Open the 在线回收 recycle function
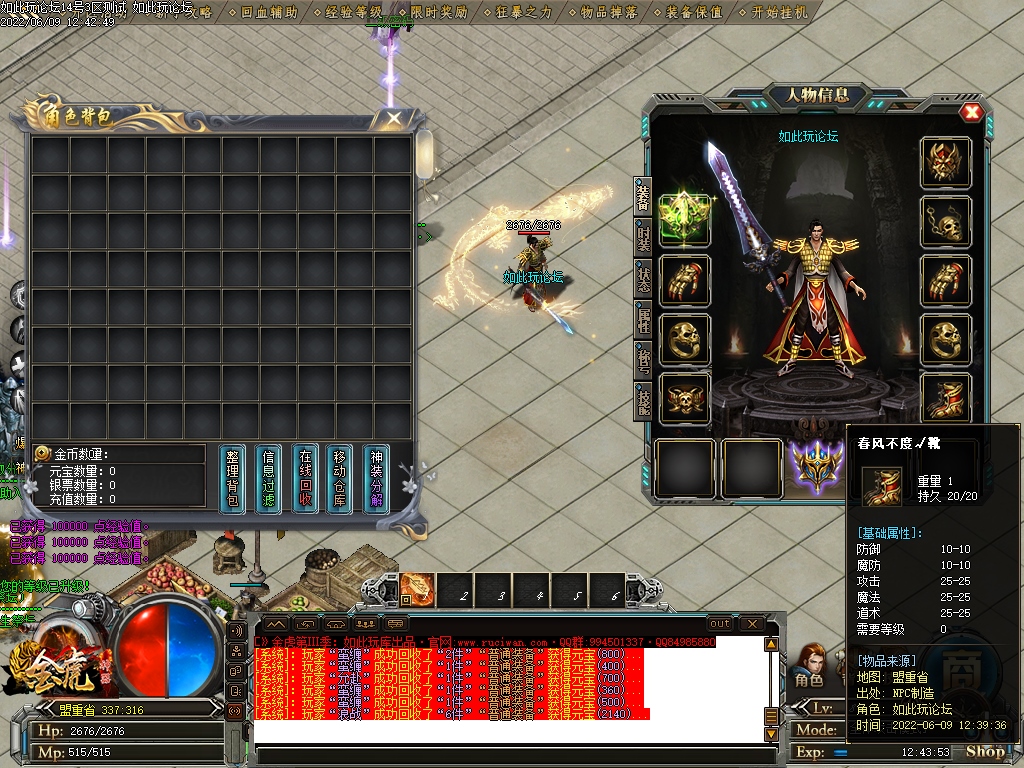Screen dimensions: 1024x768 pos(306,479)
